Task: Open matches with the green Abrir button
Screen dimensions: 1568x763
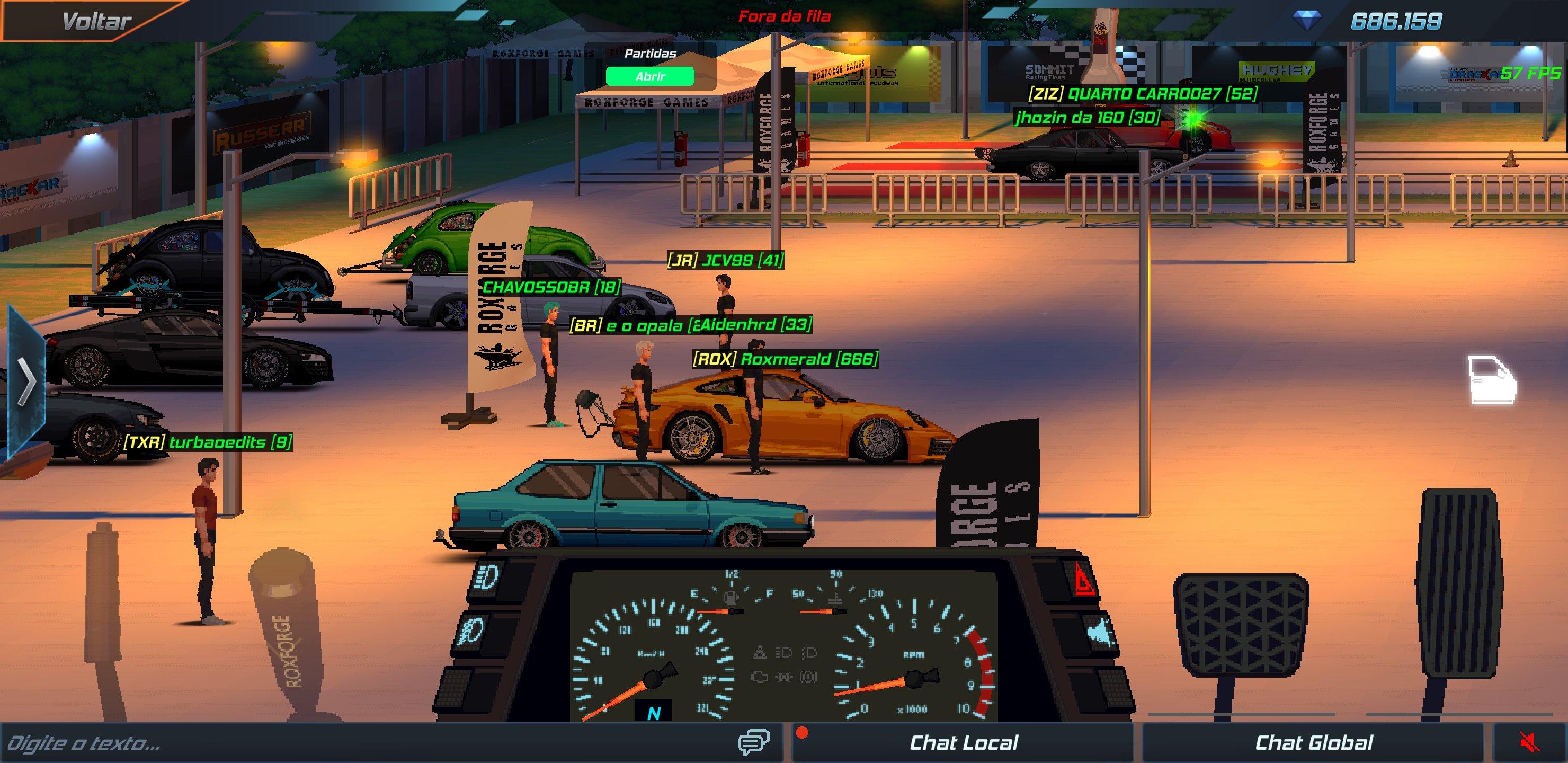Action: pyautogui.click(x=649, y=76)
